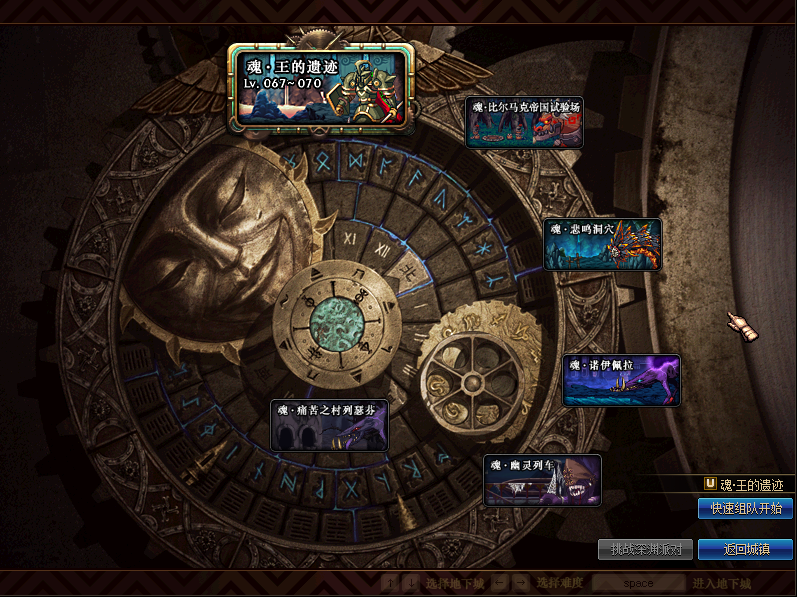This screenshot has height=597, width=797.
Task: Click the 快速组队开始 quick party button
Action: pos(745,508)
